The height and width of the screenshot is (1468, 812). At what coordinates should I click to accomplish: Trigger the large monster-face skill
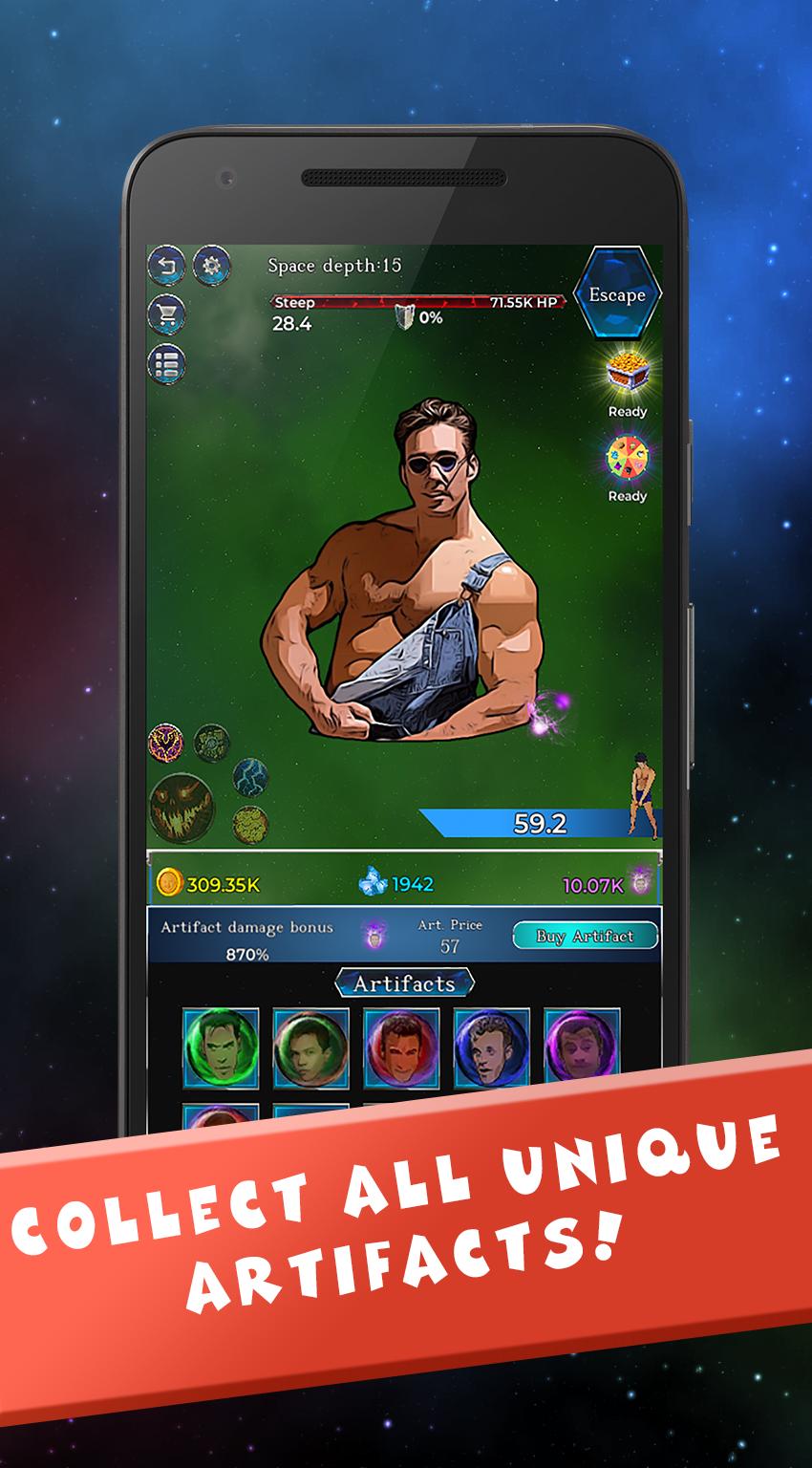pos(182,807)
